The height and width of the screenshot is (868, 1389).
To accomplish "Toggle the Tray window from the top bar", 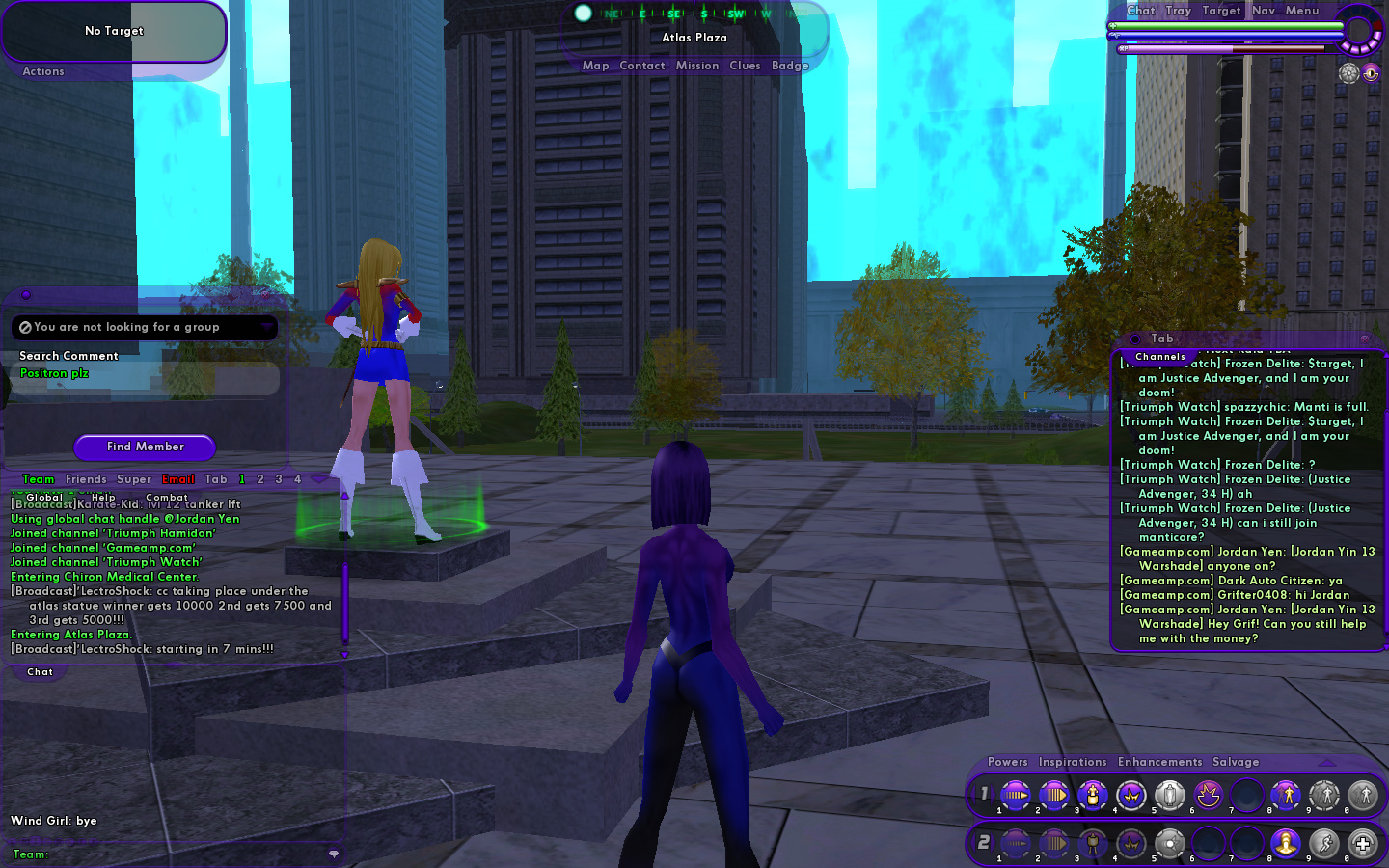I will point(1178,11).
